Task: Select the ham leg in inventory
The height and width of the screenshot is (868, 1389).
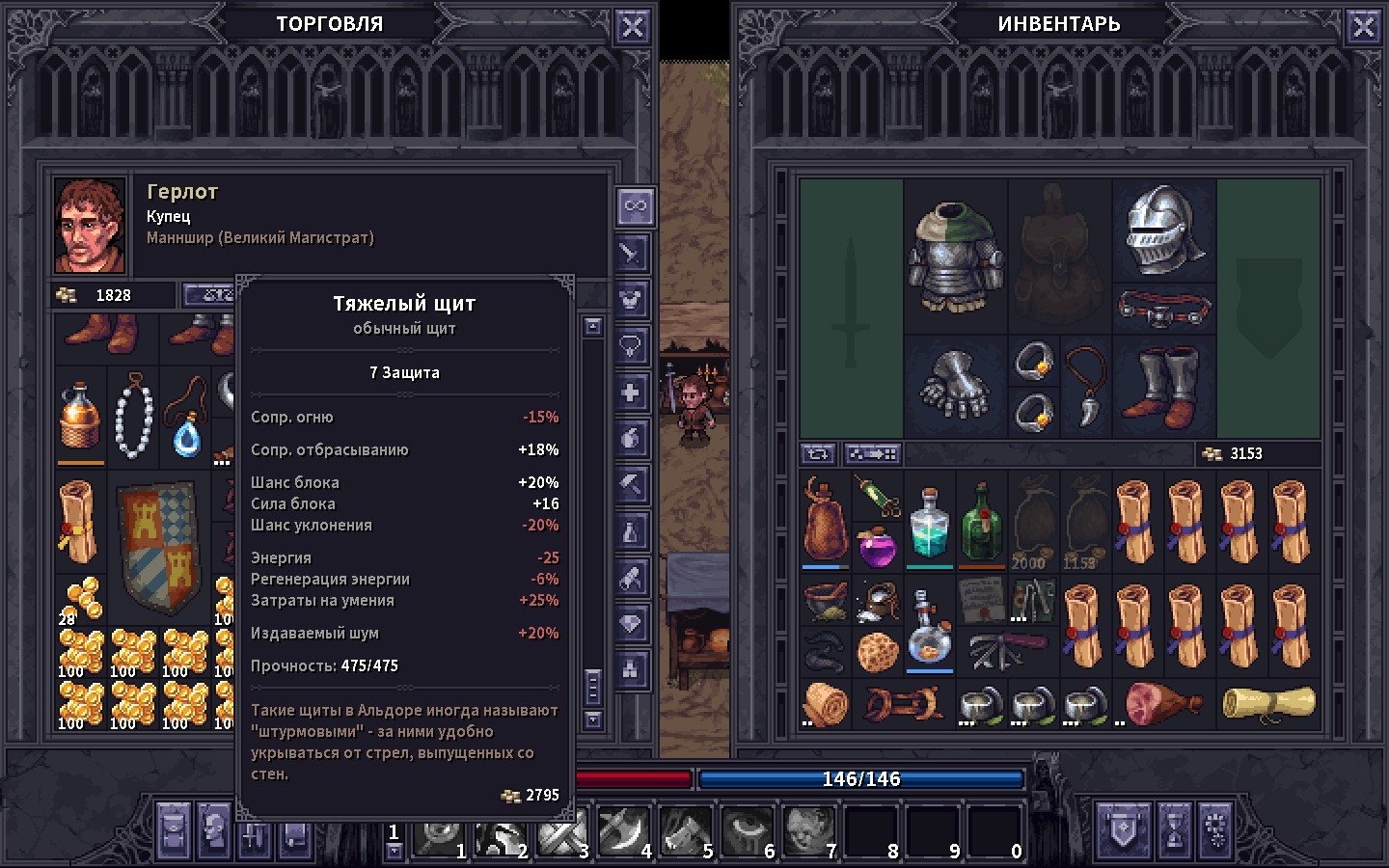Action: pyautogui.click(x=1163, y=703)
